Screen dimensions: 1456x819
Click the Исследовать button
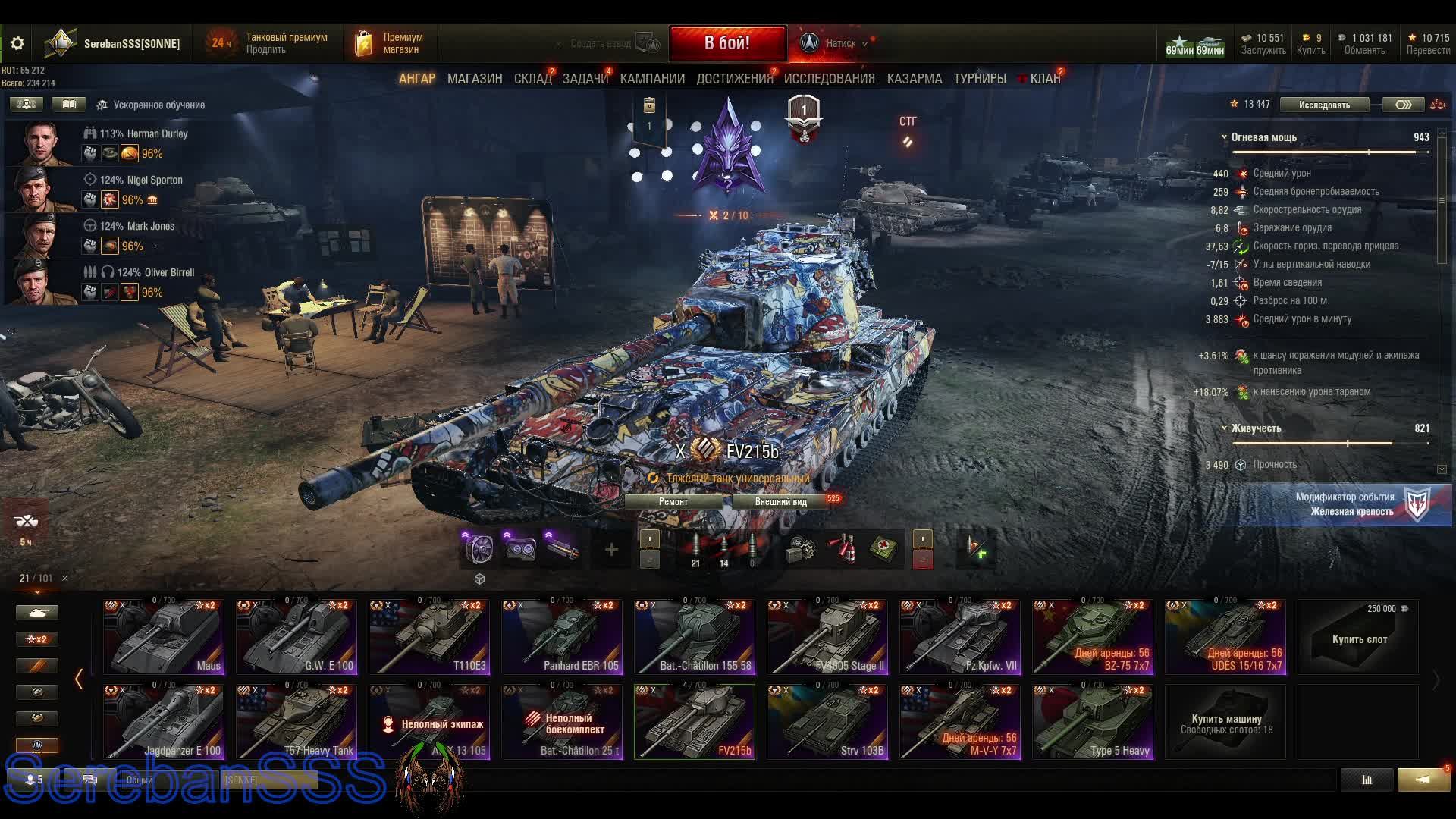click(1324, 105)
